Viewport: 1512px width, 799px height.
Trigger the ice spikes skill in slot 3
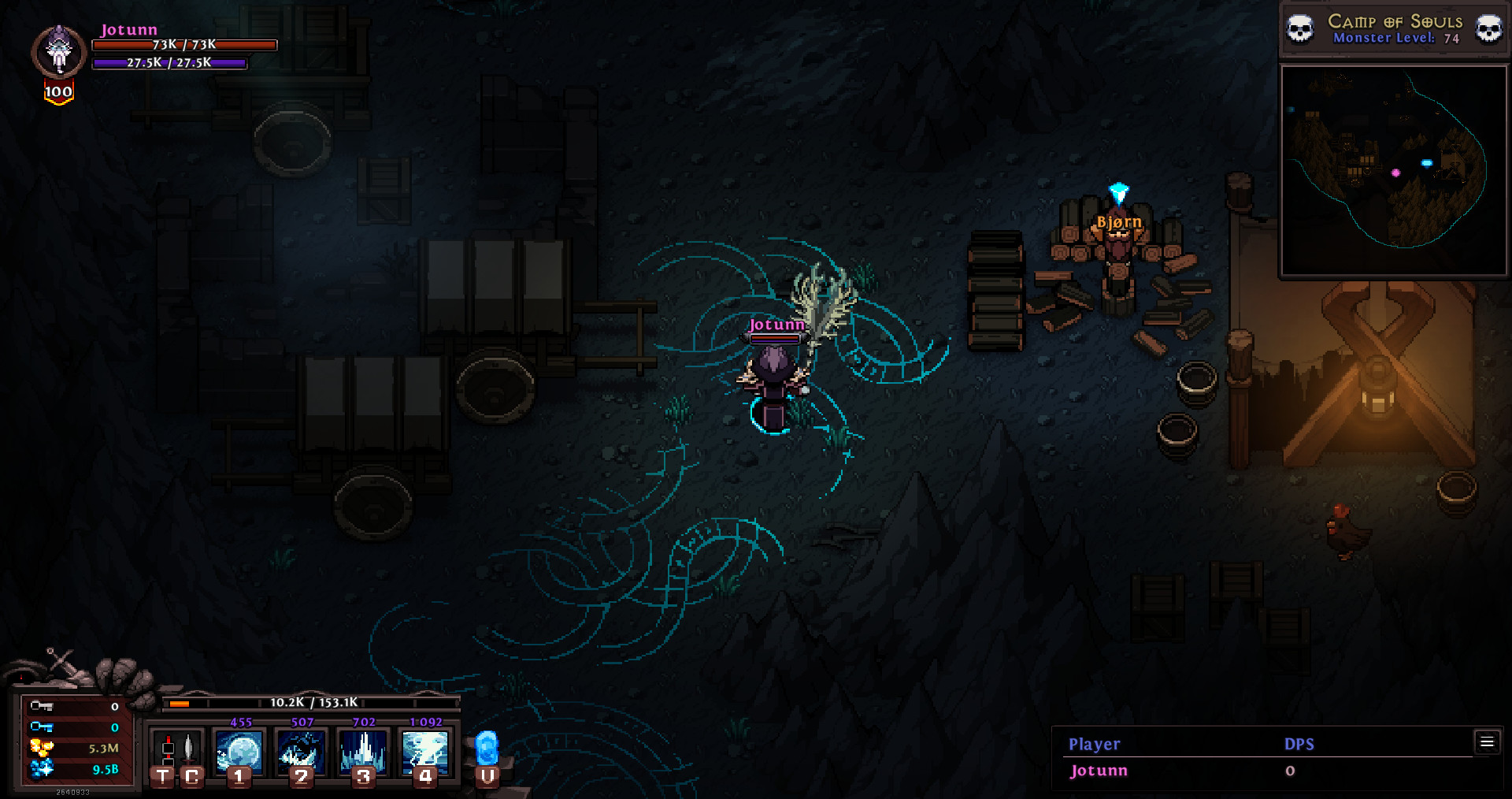[x=361, y=752]
